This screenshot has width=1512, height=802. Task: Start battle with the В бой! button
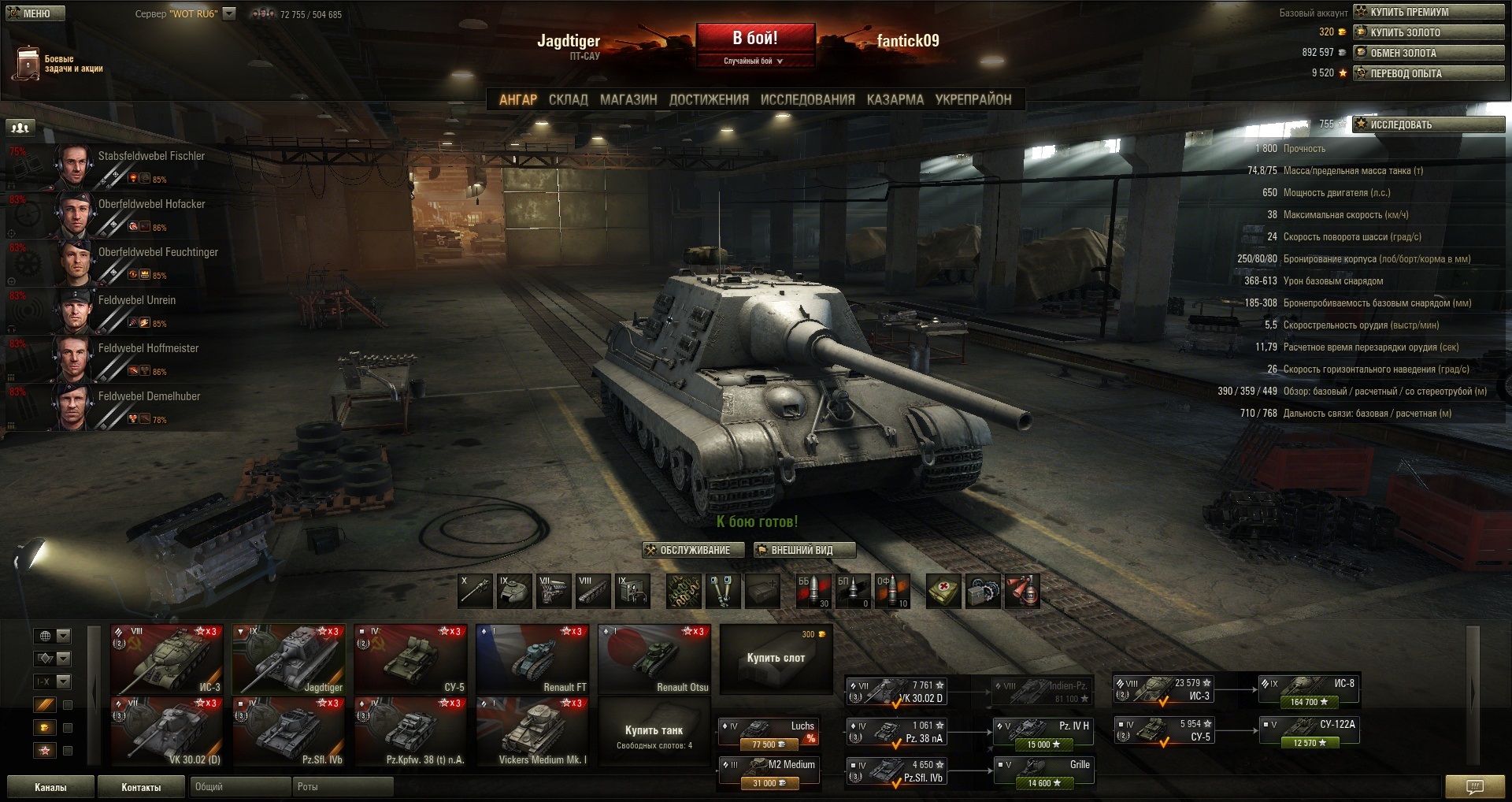[x=754, y=38]
